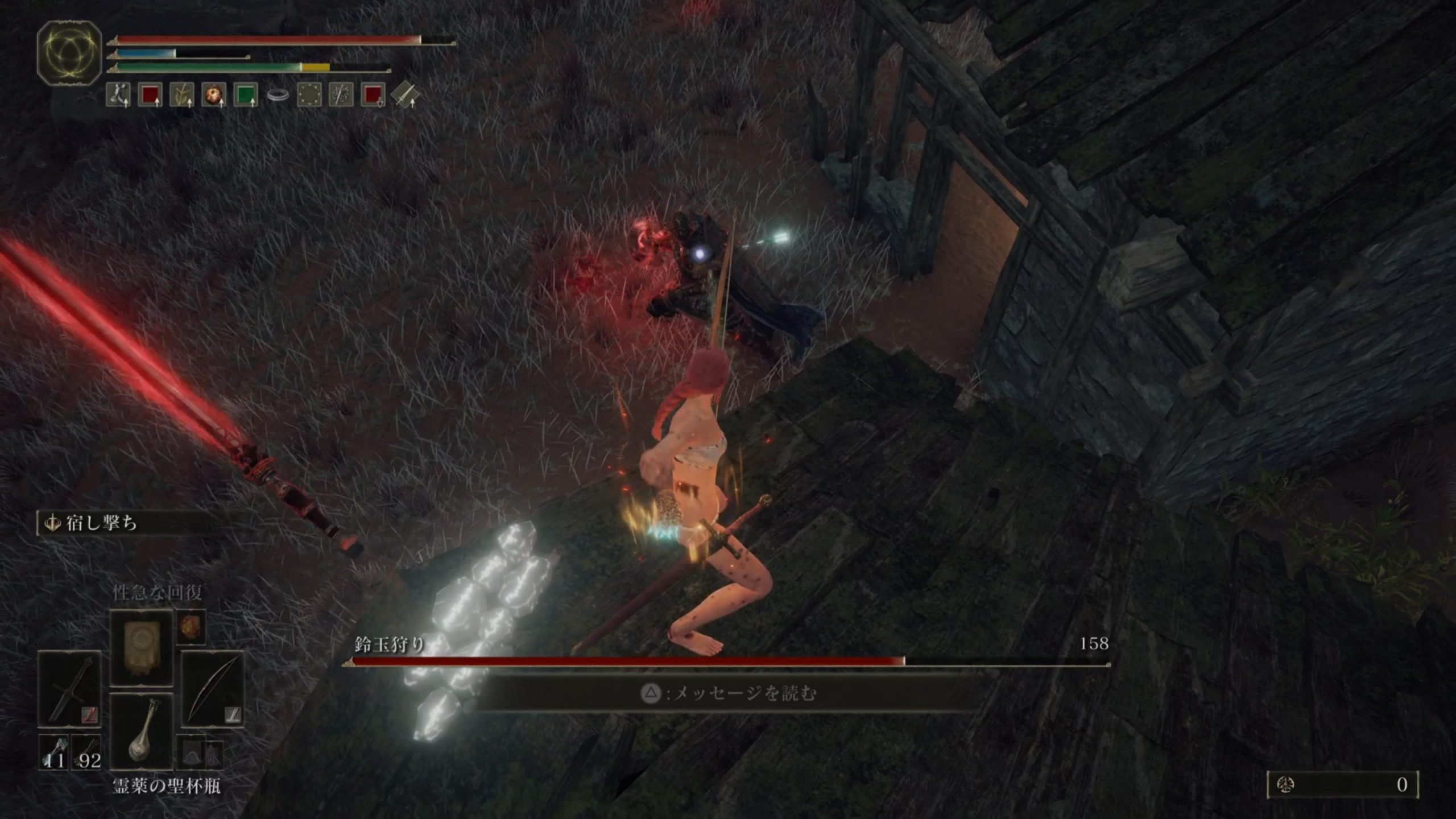Screen dimensions: 1456x819
Task: Inspect the sword-on-diamond attack buff icon
Action: 405,94
